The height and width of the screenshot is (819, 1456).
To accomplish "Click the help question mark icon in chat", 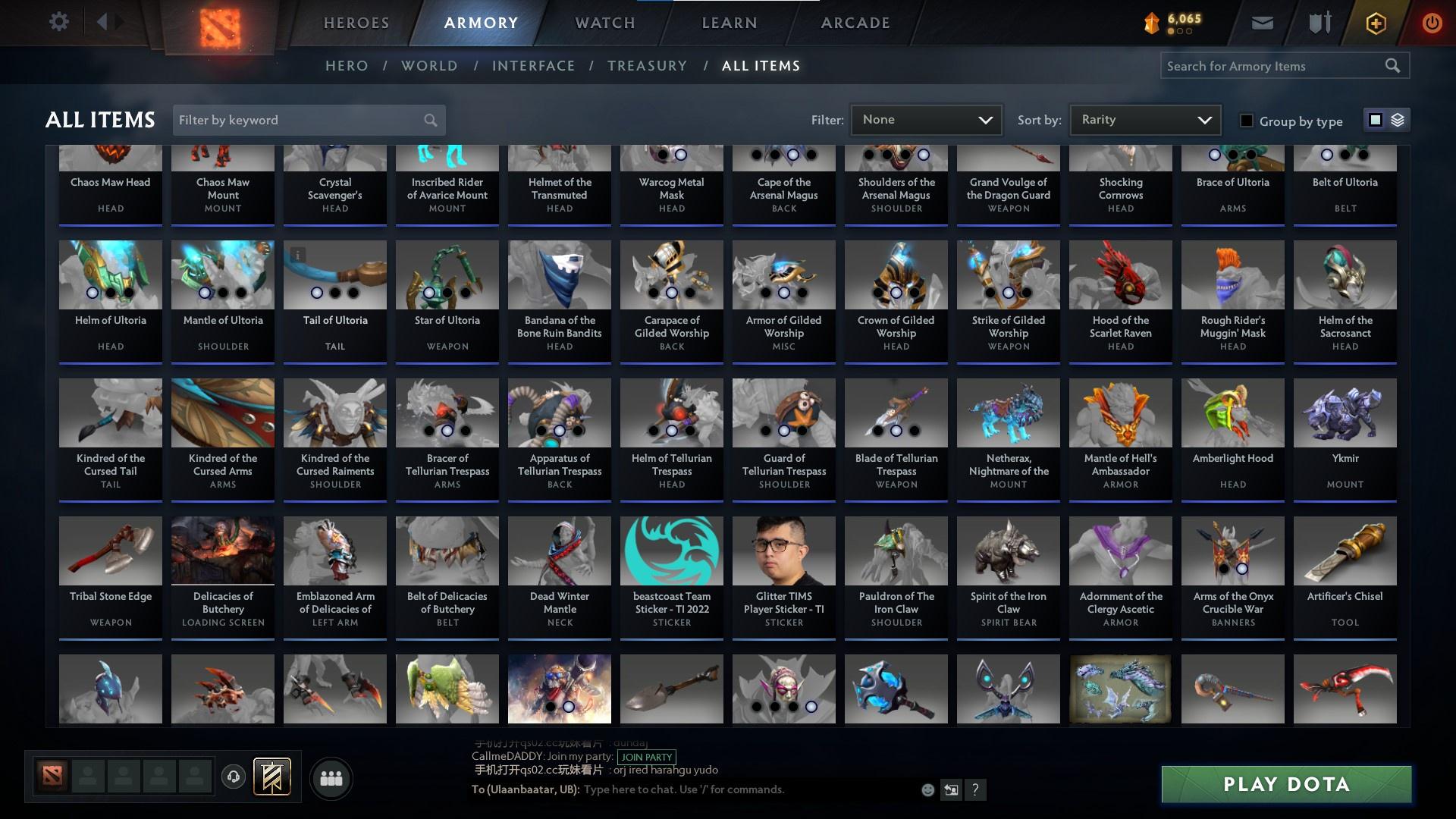I will (x=976, y=789).
